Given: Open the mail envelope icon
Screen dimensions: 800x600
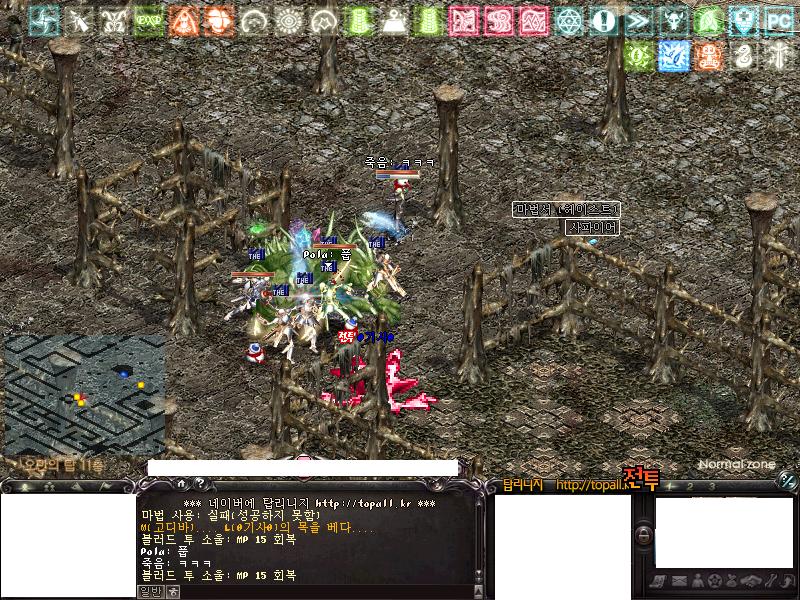Looking at the screenshot, I should (679, 581).
